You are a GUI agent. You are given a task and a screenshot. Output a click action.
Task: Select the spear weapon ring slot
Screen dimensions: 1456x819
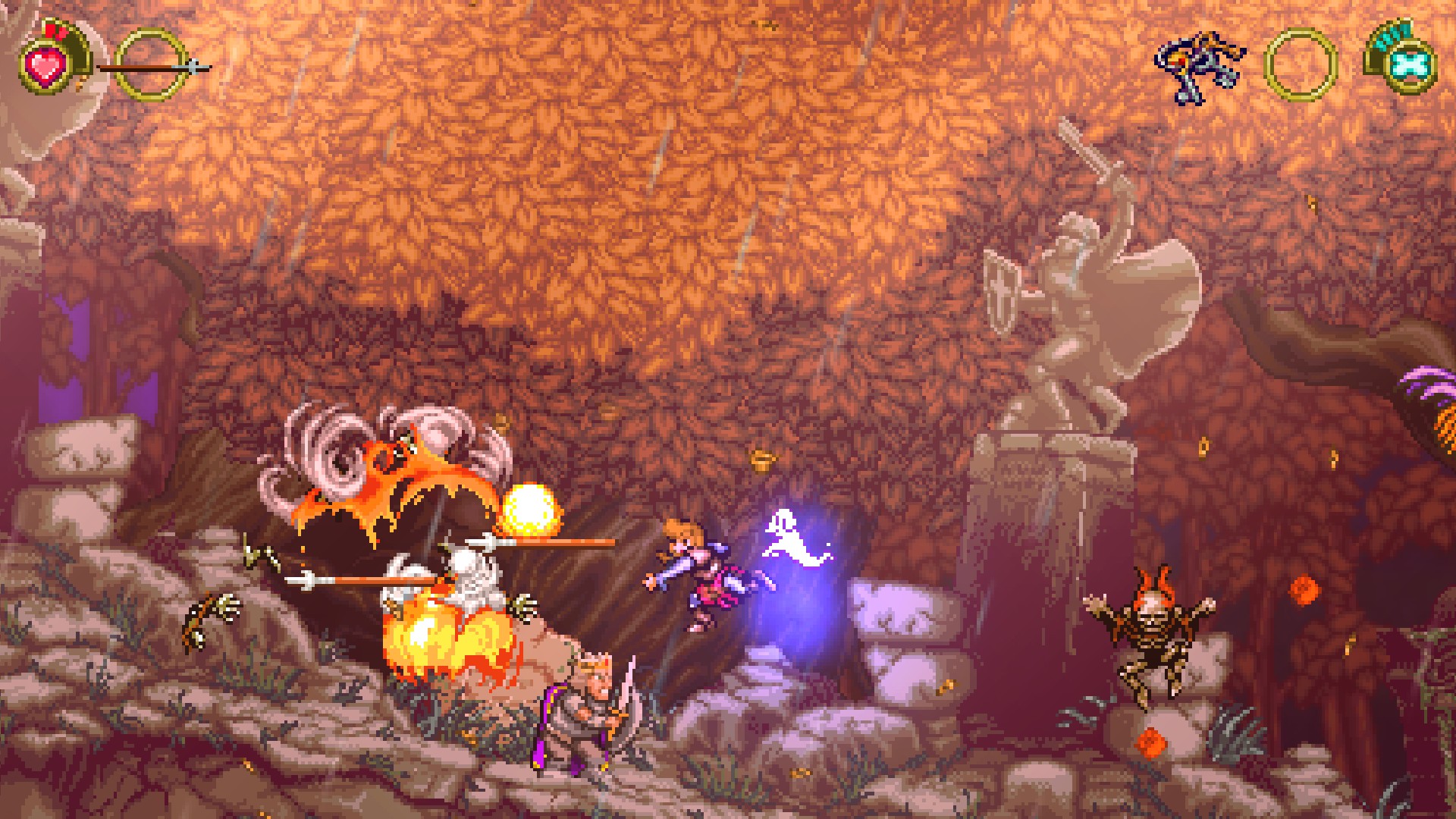[x=152, y=65]
